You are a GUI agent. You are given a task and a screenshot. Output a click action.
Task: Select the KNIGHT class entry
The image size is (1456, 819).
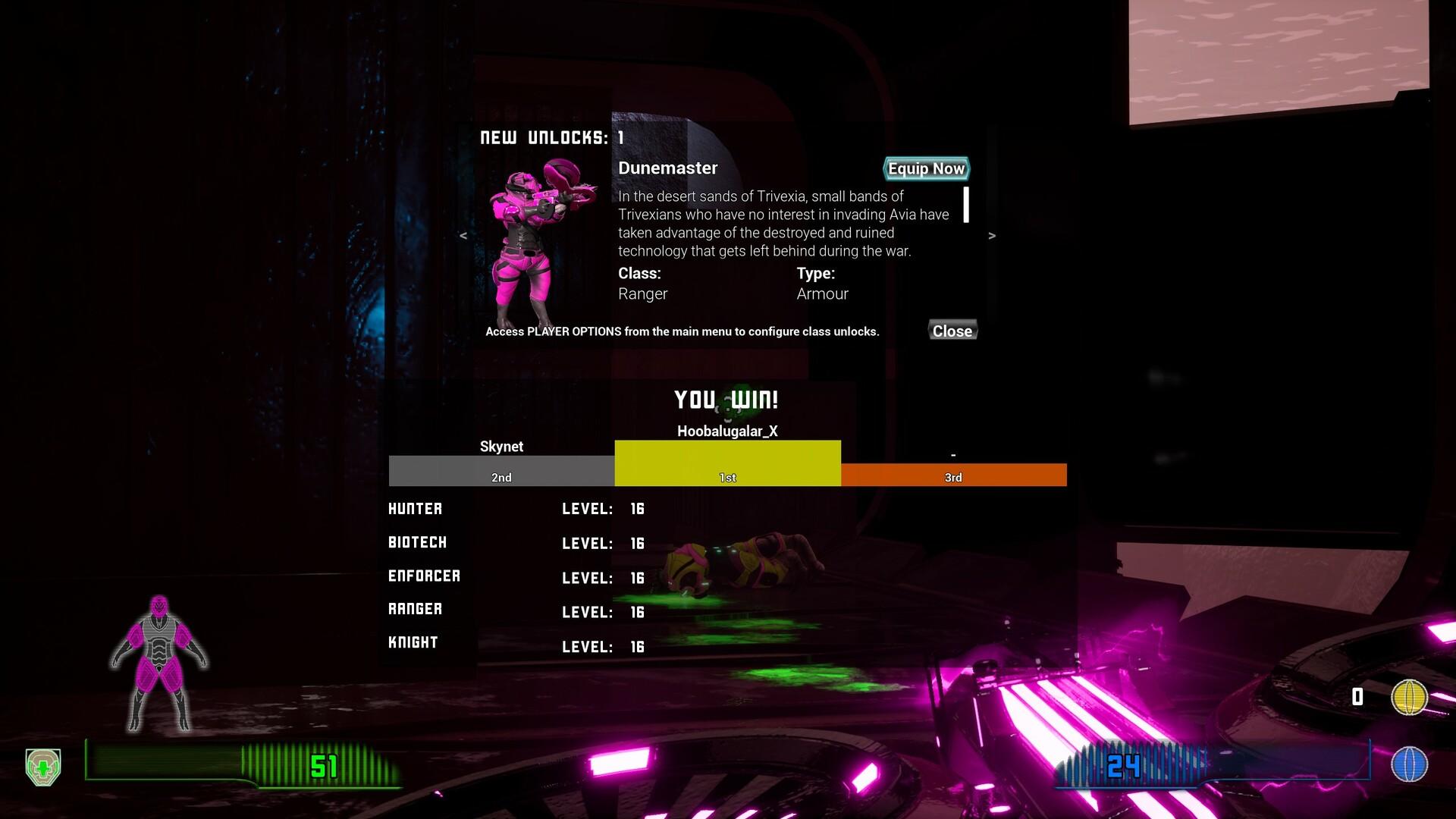click(413, 642)
